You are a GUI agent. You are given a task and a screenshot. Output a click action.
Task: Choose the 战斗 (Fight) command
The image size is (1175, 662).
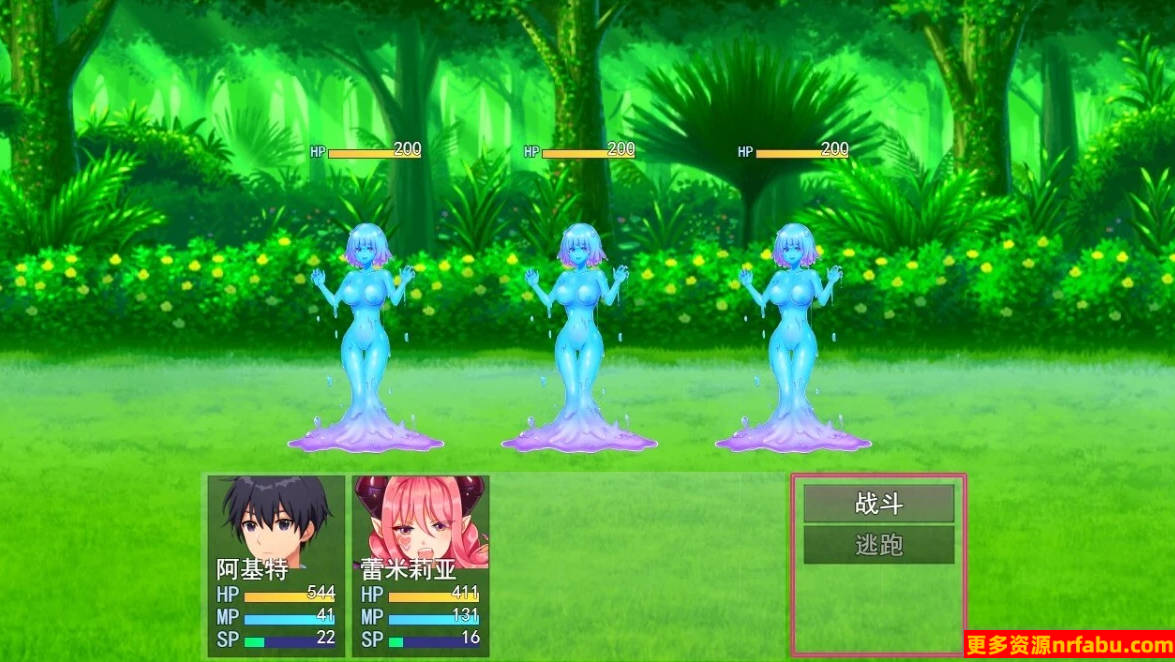coord(878,504)
